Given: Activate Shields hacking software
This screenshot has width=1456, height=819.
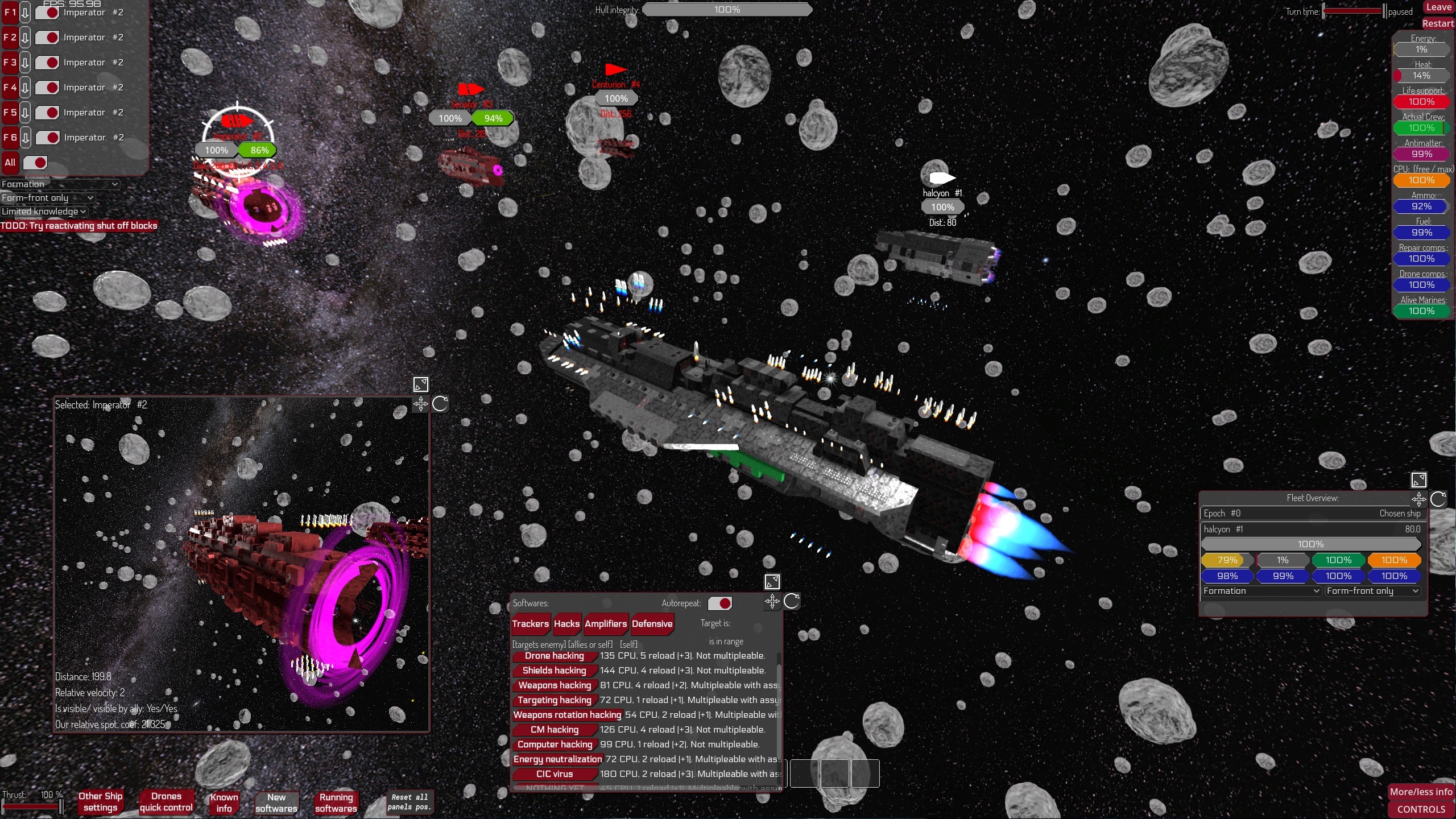Looking at the screenshot, I should [554, 671].
